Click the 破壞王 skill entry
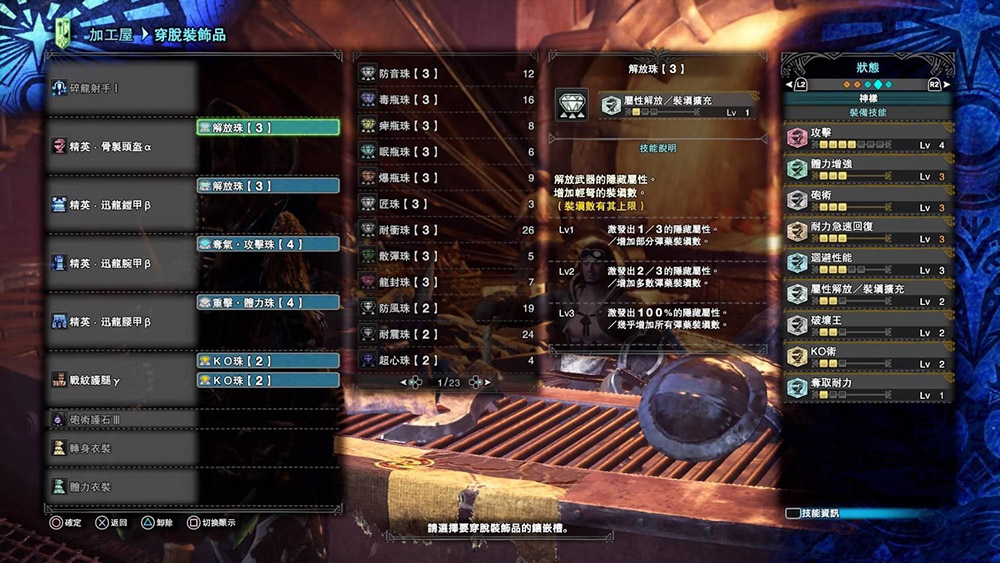 coord(867,325)
